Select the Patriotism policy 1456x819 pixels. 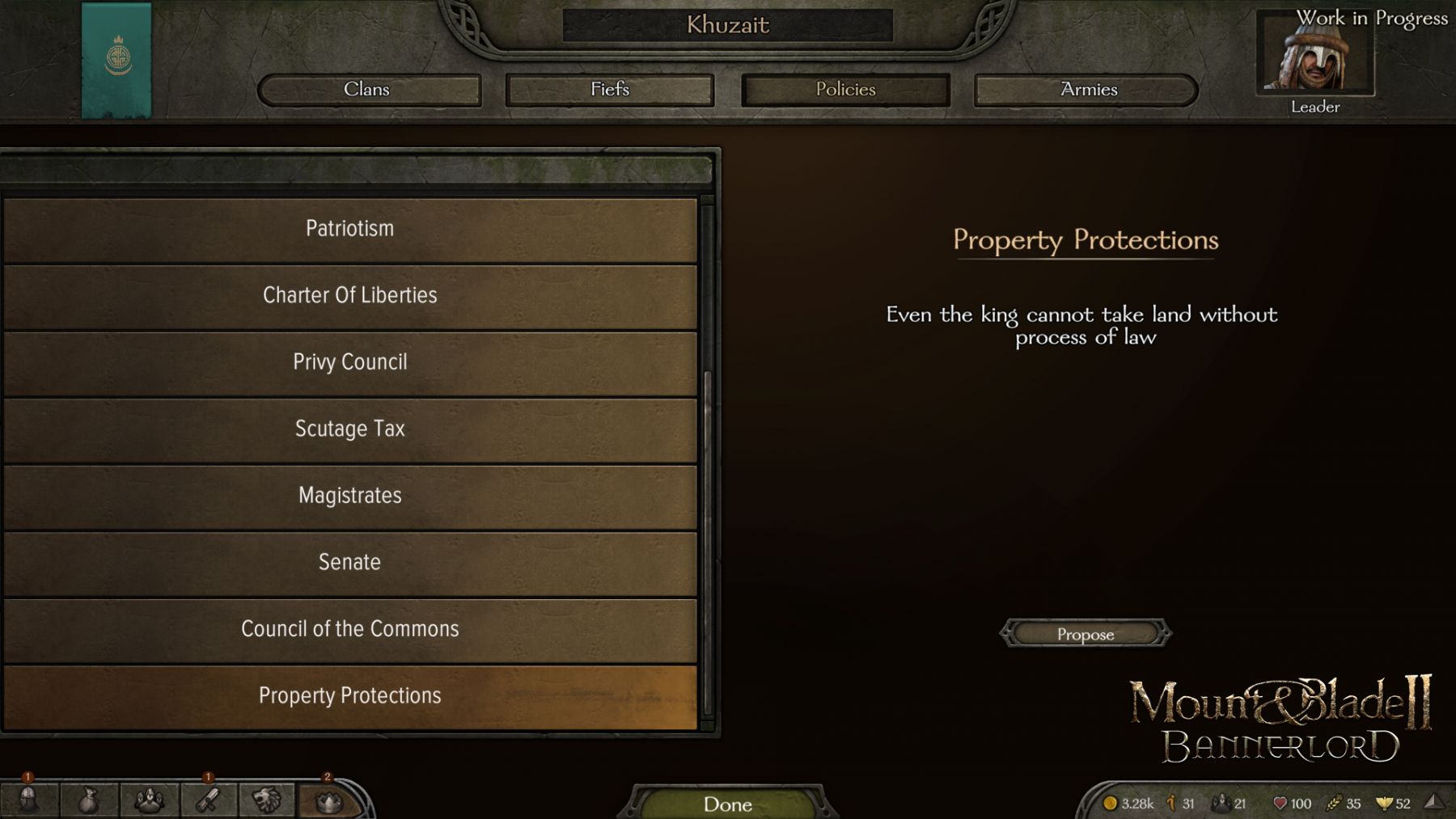(349, 230)
